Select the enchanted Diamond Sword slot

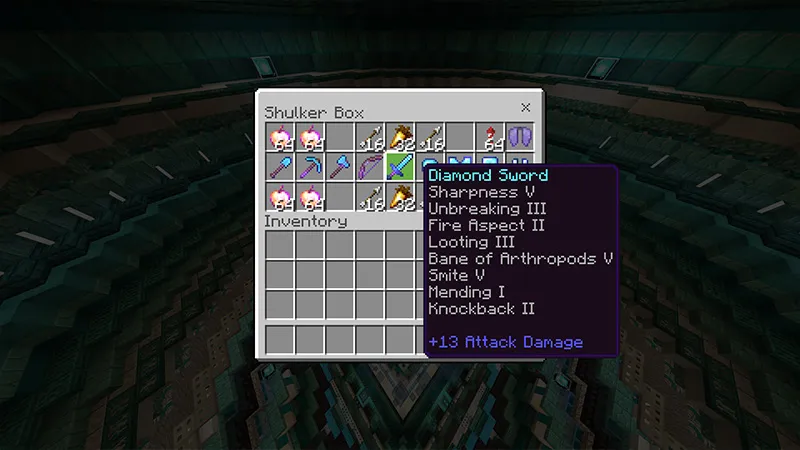tap(400, 167)
